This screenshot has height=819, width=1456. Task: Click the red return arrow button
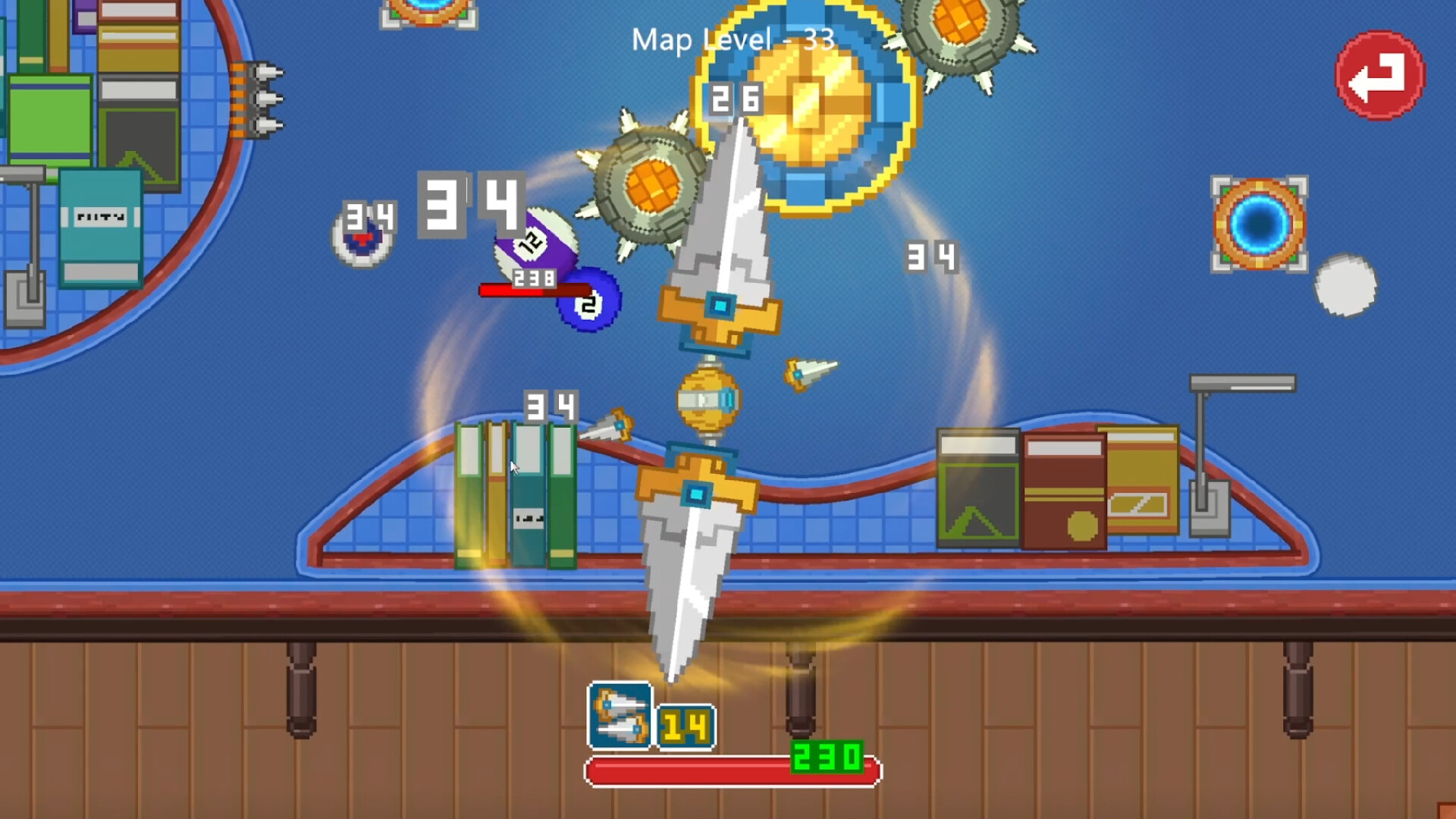pos(1379,74)
